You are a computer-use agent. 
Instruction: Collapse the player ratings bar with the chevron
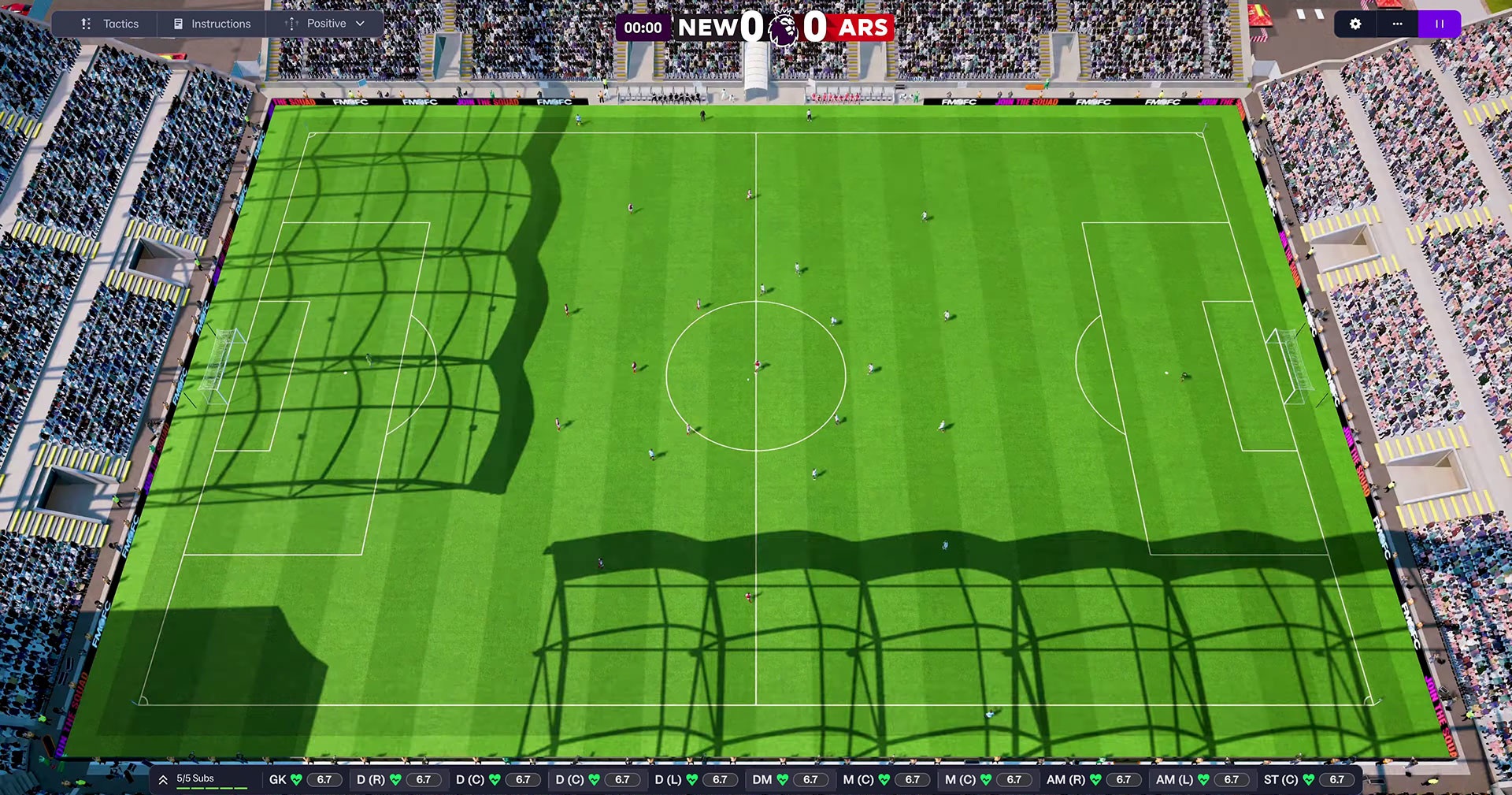pos(163,778)
